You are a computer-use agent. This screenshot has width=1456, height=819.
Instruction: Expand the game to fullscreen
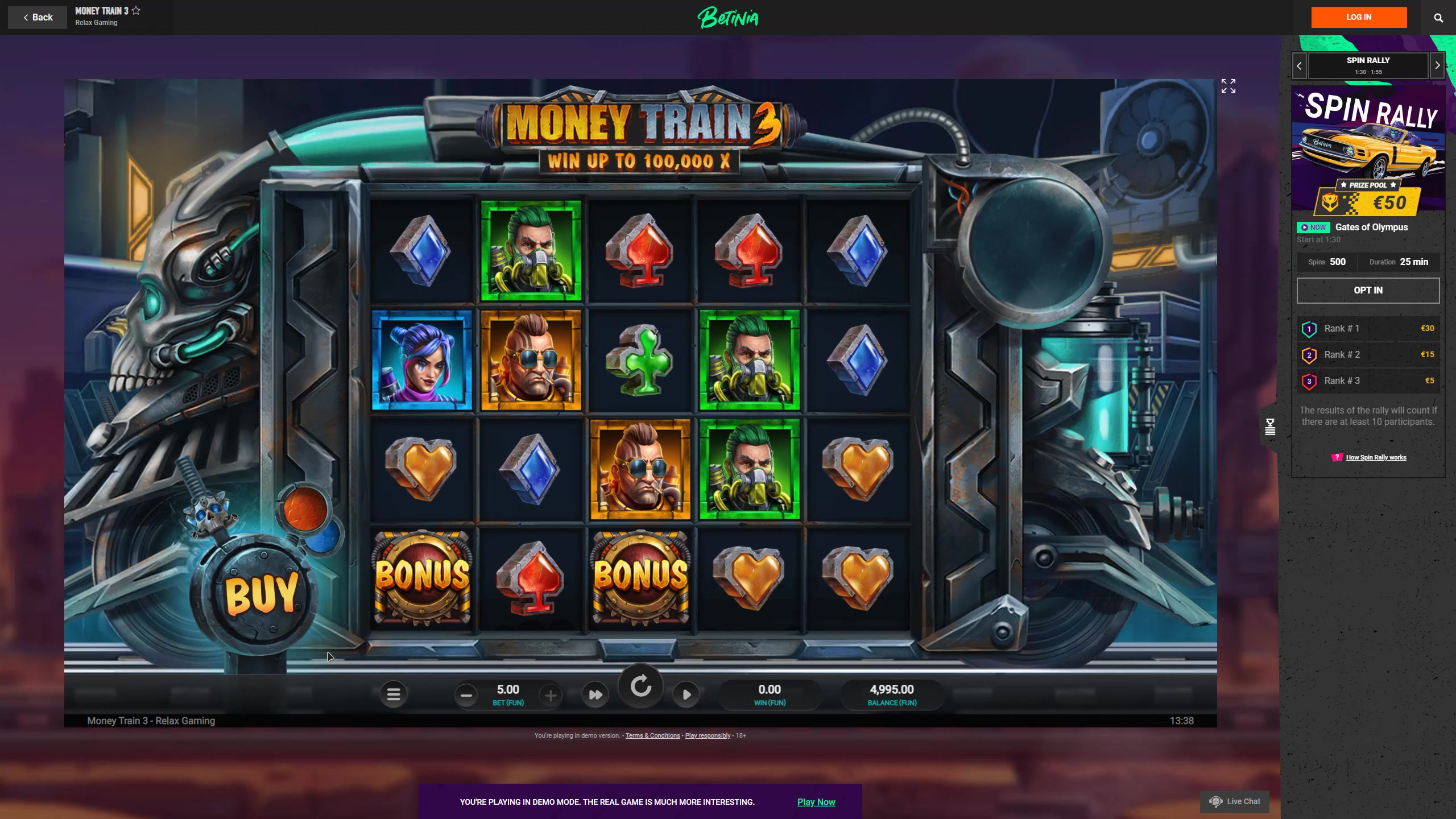coord(1228,86)
